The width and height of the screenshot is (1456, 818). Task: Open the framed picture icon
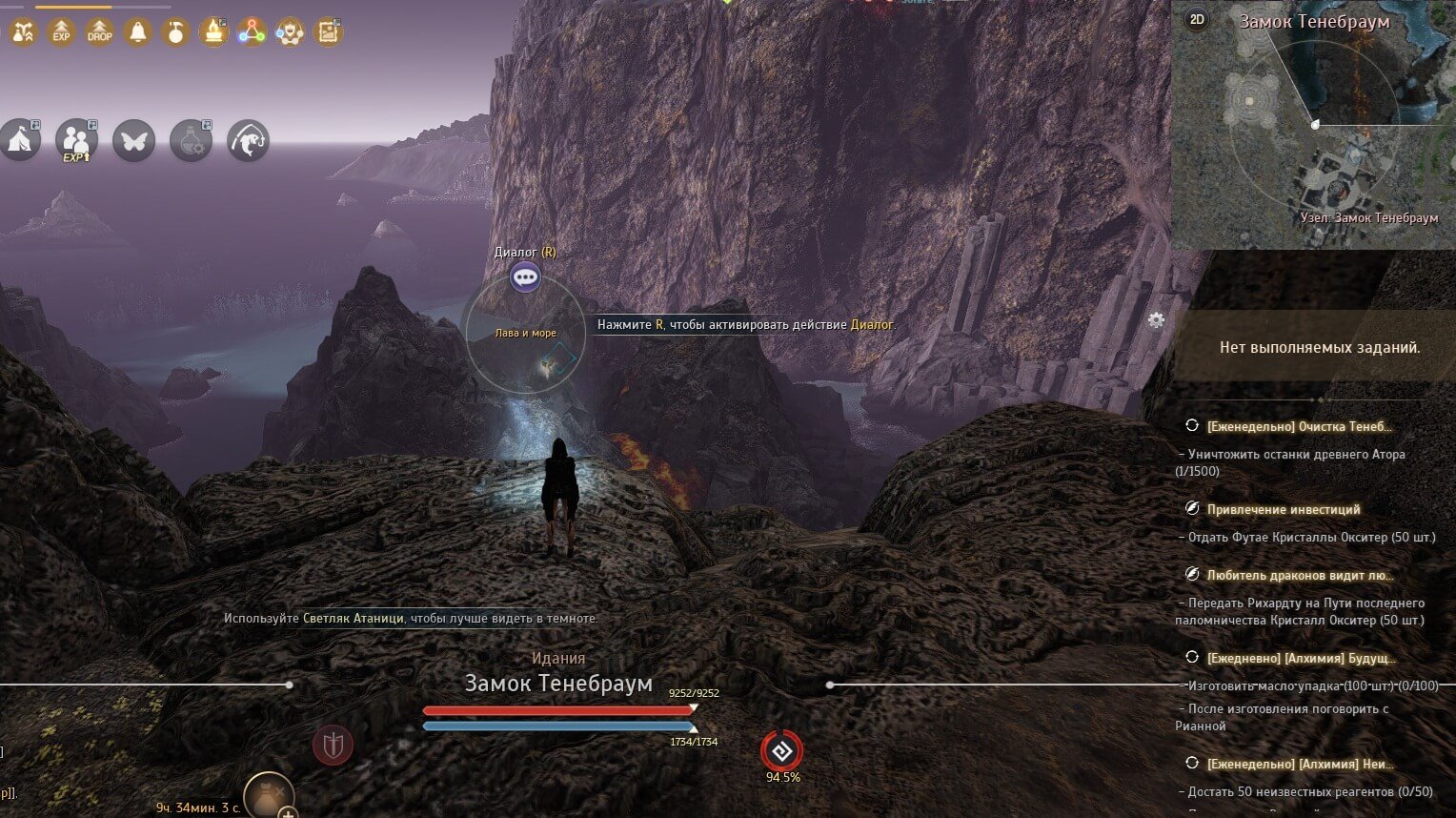(328, 32)
